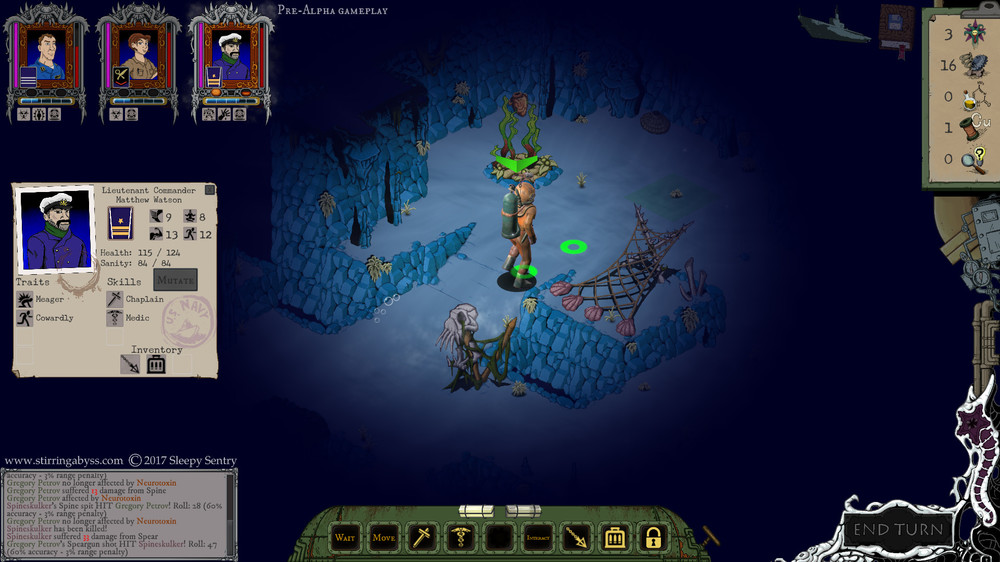Select the speargun attack in action bar
The image size is (1000, 562).
click(x=577, y=538)
